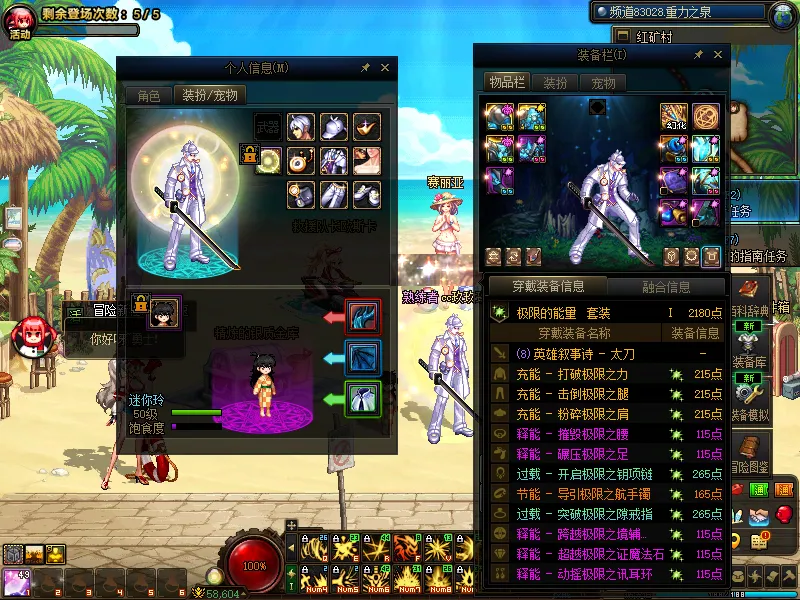800x600 pixels.
Task: Select the hair avatar slot with silver hair
Action: (x=301, y=127)
